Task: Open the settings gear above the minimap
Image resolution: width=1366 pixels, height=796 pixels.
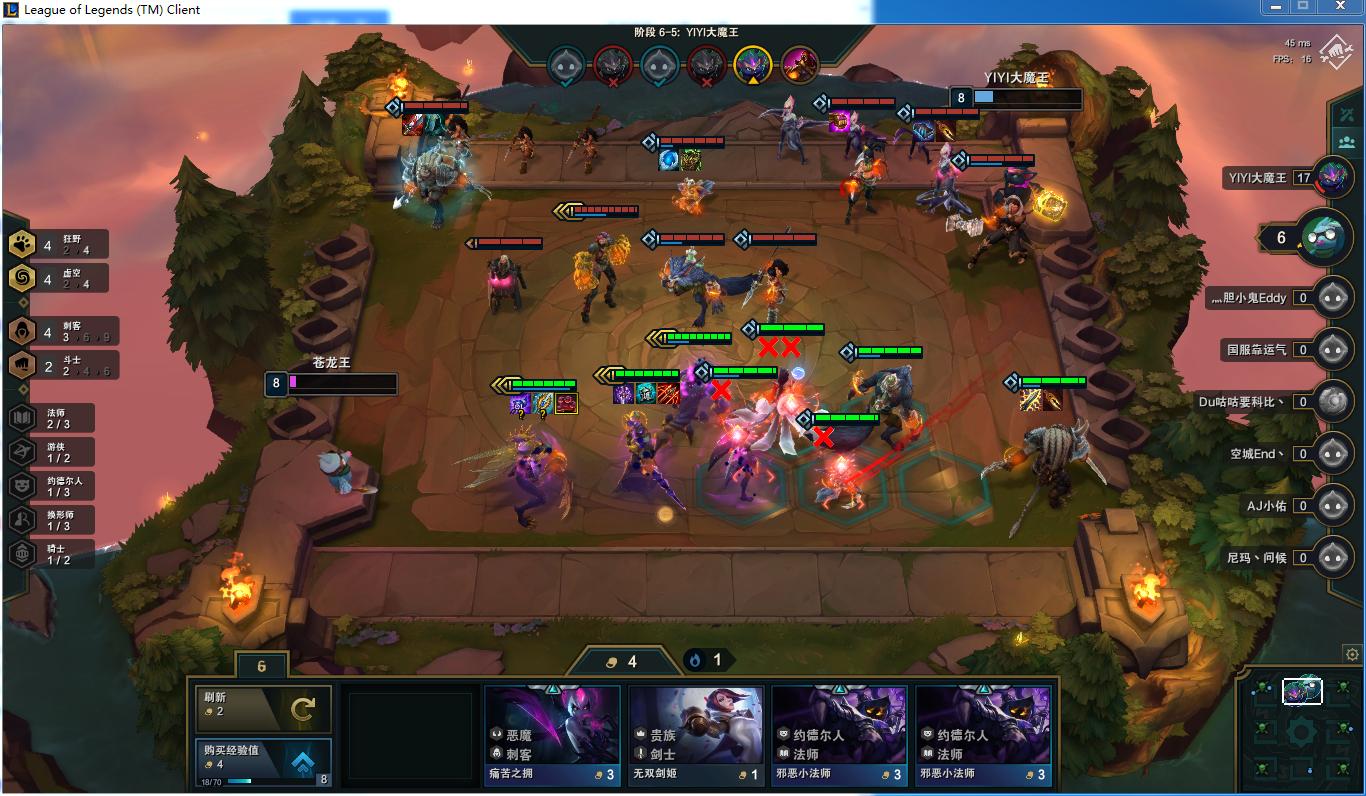Action: 1352,655
